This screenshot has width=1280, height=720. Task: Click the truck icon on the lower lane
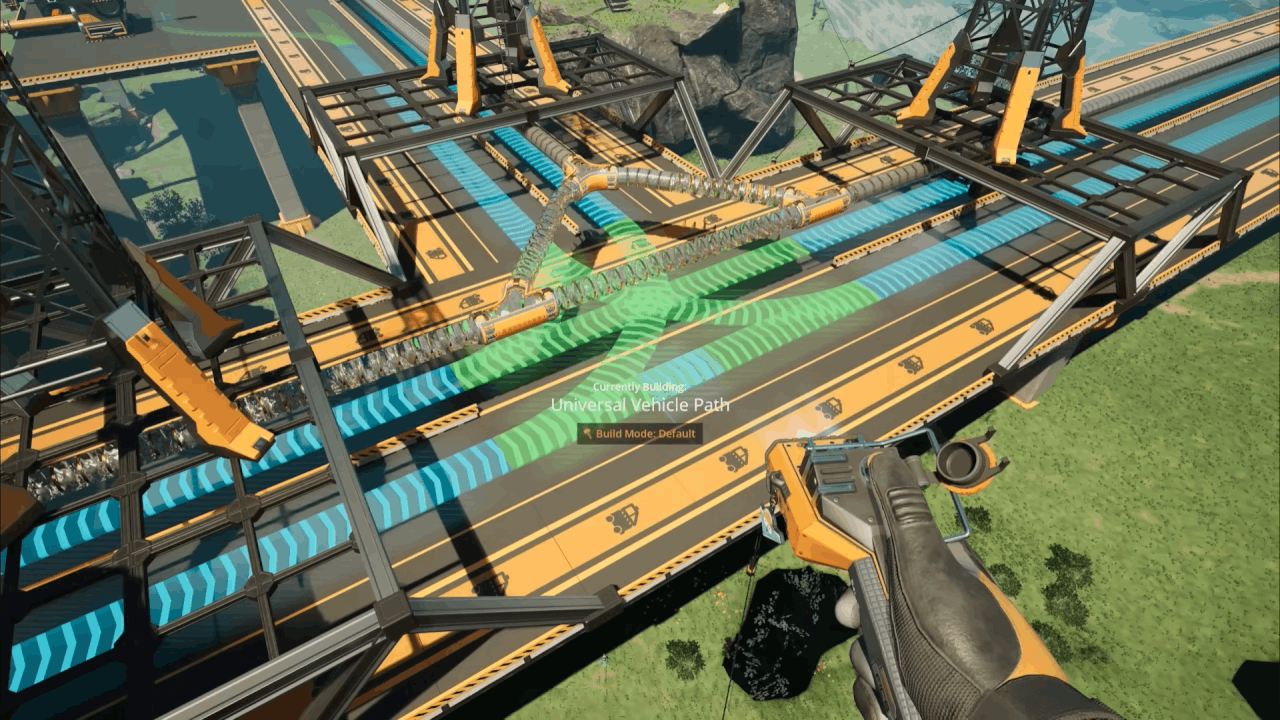(x=623, y=518)
